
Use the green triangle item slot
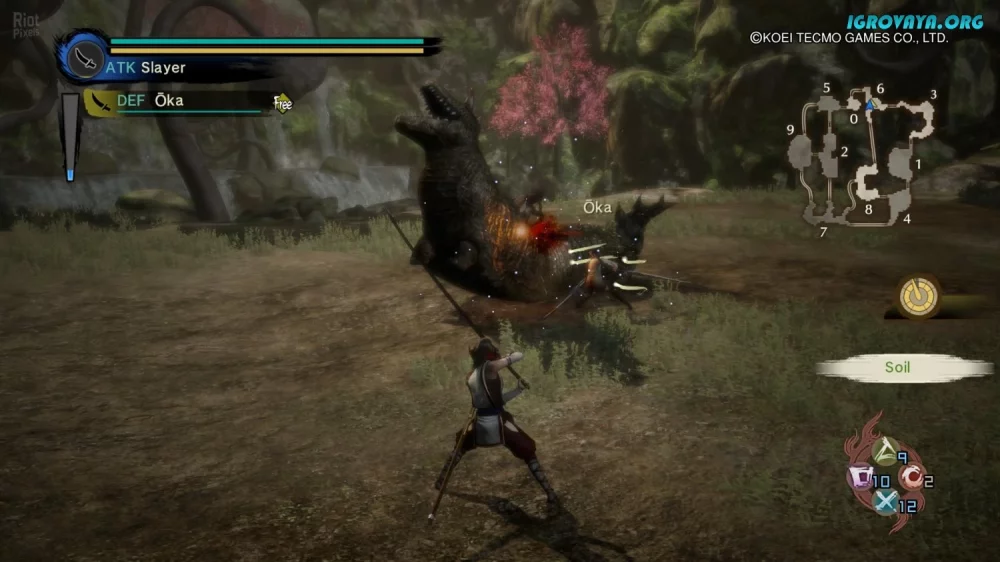pyautogui.click(x=884, y=452)
